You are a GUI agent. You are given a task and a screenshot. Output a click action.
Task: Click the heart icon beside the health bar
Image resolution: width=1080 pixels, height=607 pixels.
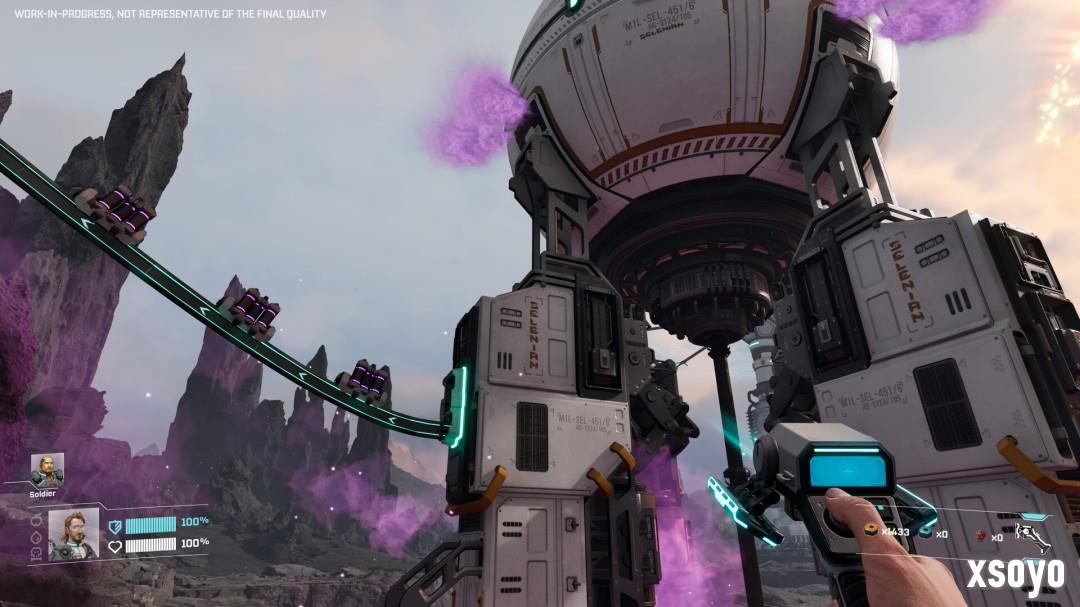pos(115,545)
